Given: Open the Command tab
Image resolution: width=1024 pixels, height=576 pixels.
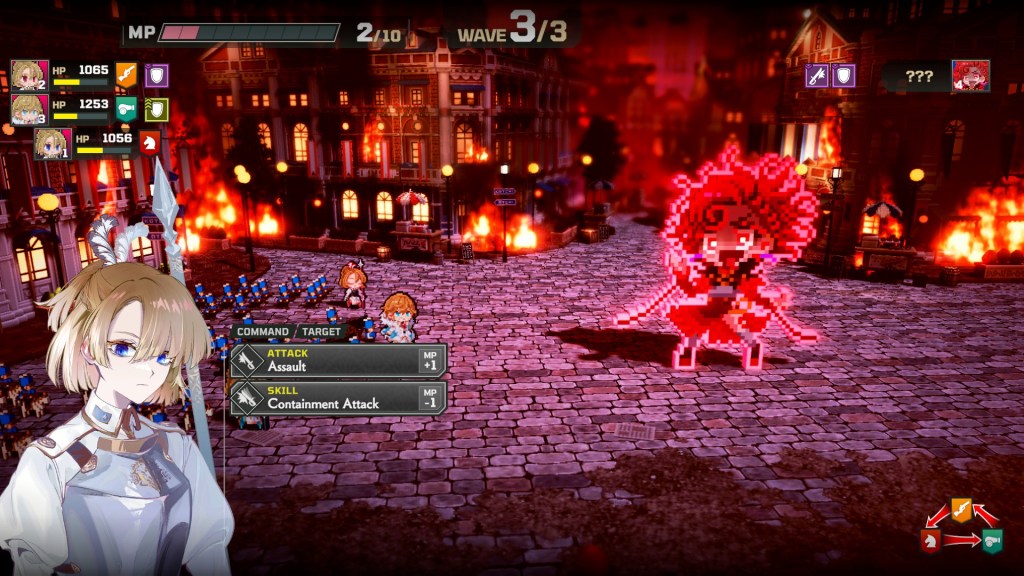Looking at the screenshot, I should coord(263,331).
